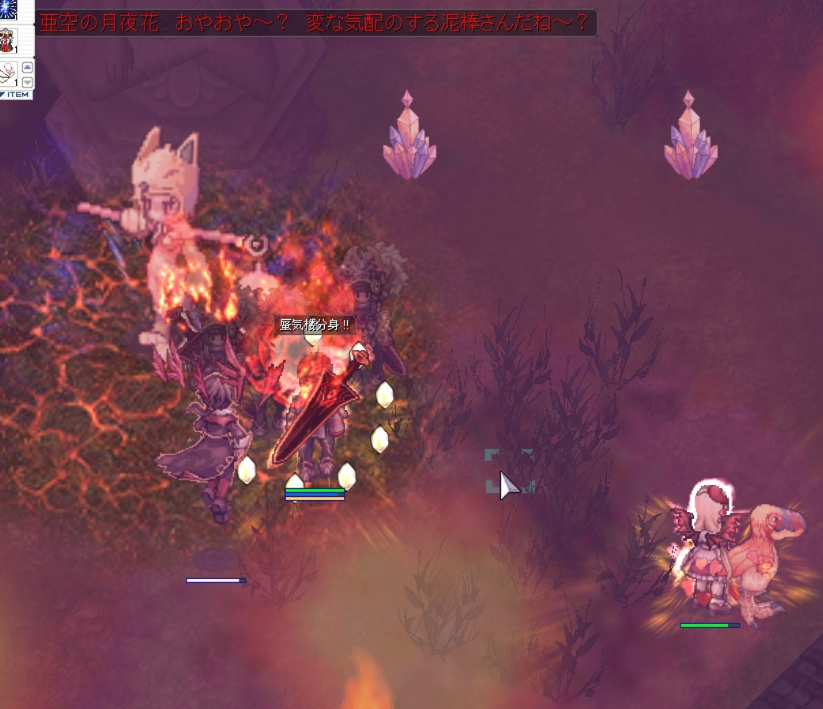Image resolution: width=823 pixels, height=709 pixels.
Task: Click the item list up arrow
Action: (x=27, y=68)
